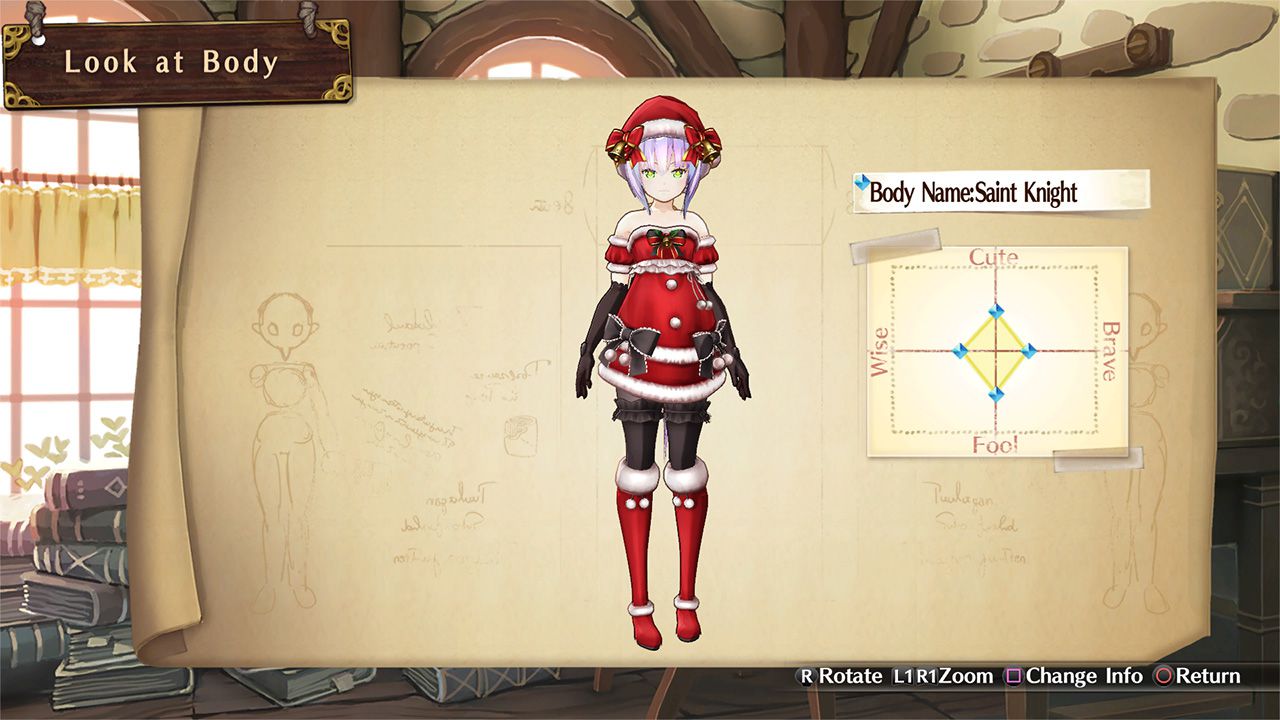Select the blue gem marker near Cute
Screen dimensions: 1280x720
997,310
